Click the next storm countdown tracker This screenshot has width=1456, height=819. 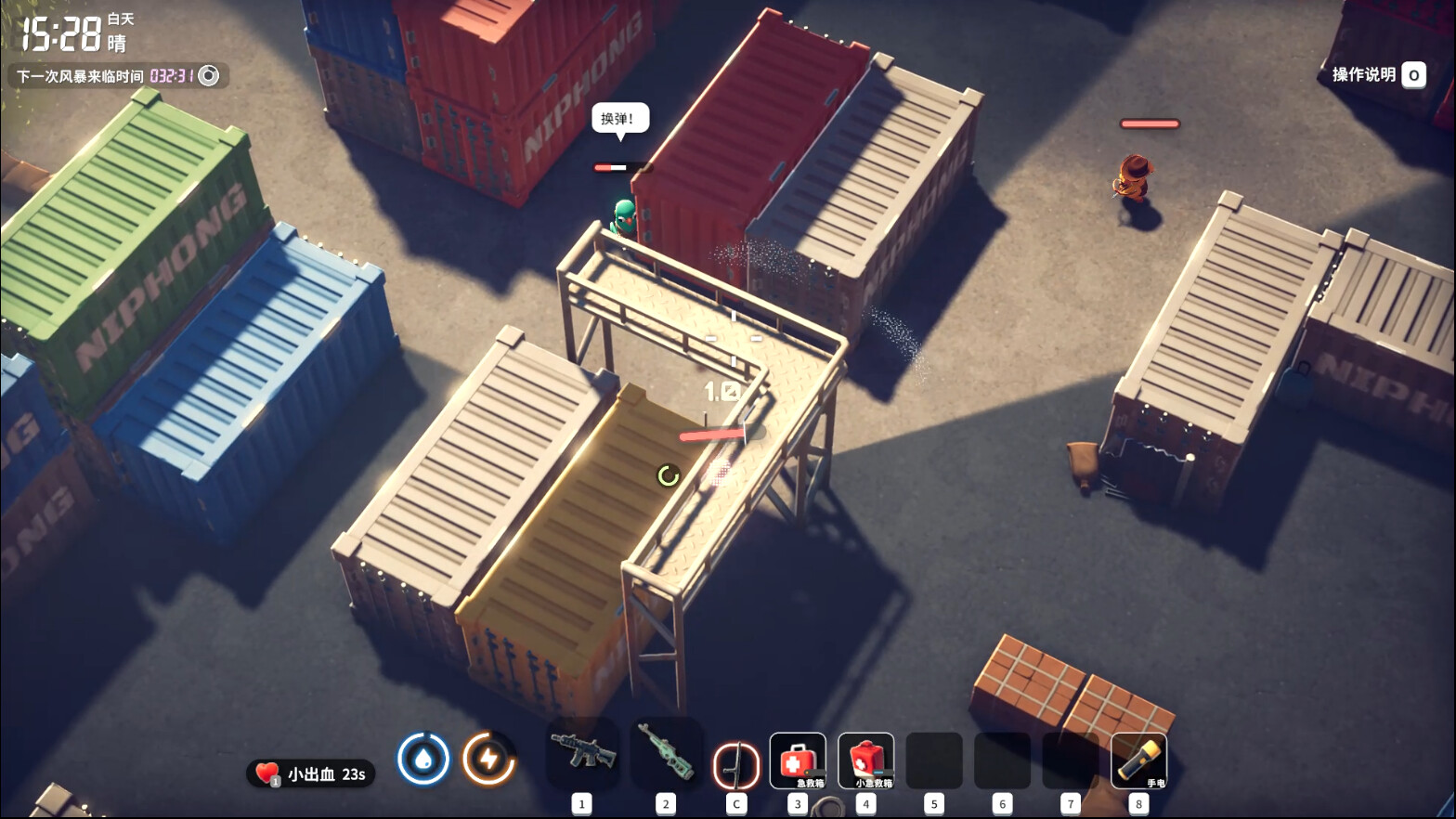[x=118, y=76]
